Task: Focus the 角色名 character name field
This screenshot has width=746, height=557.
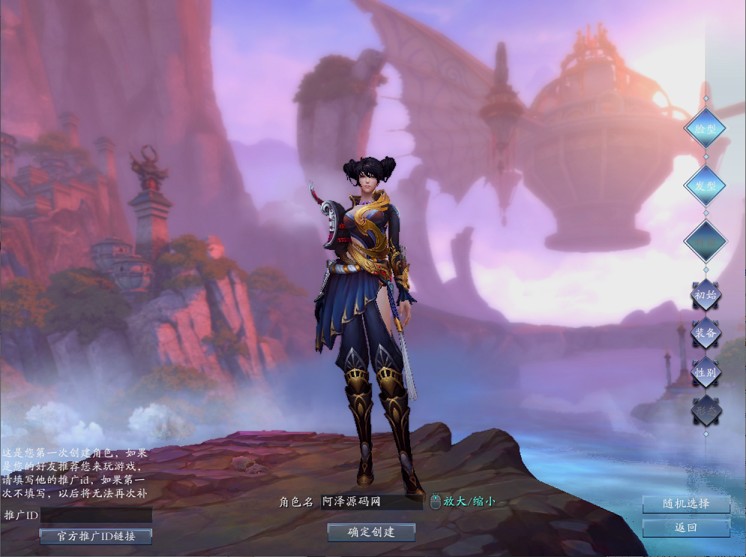Action: 371,502
